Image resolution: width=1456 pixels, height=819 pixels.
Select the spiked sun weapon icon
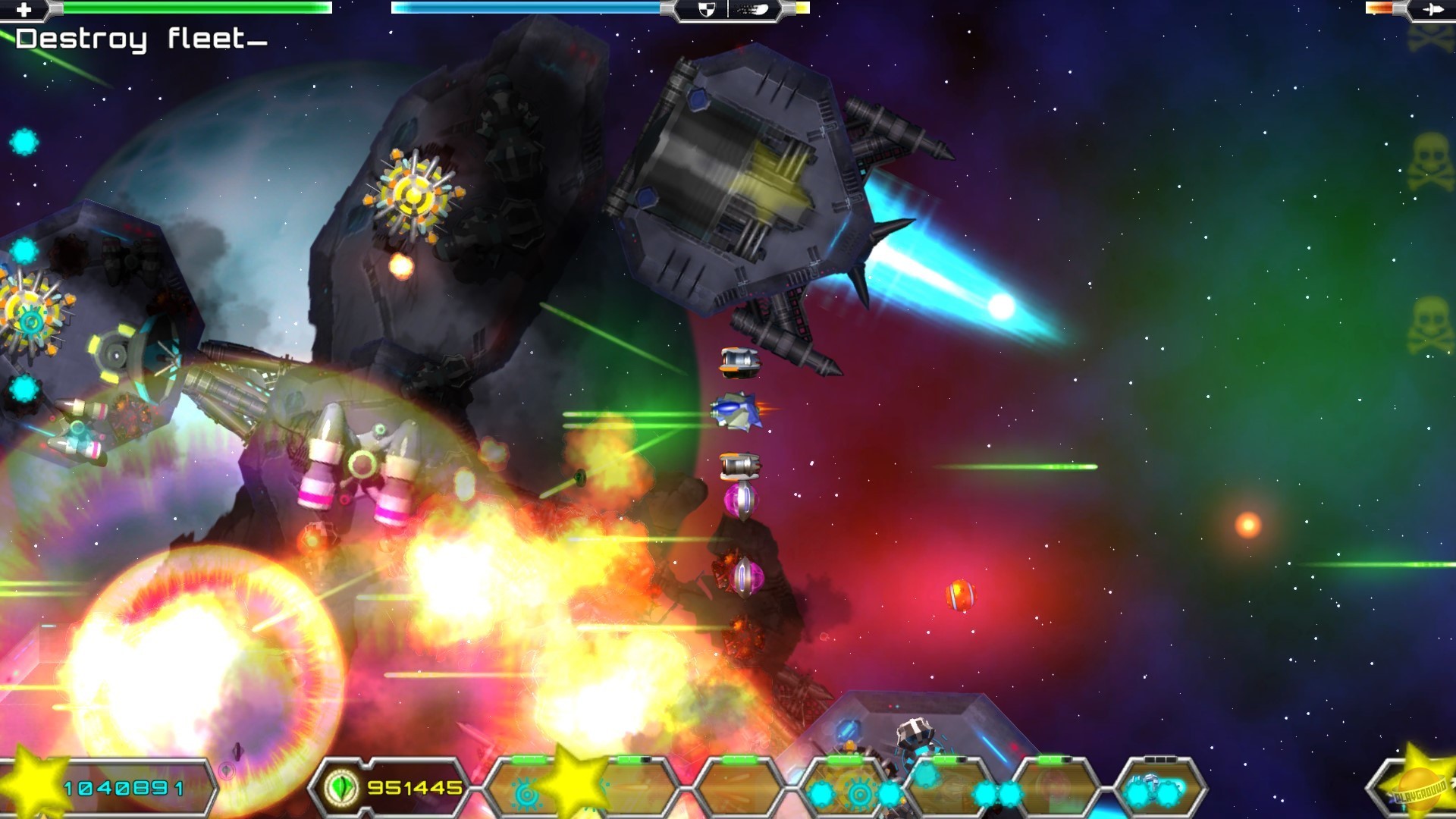point(526,793)
